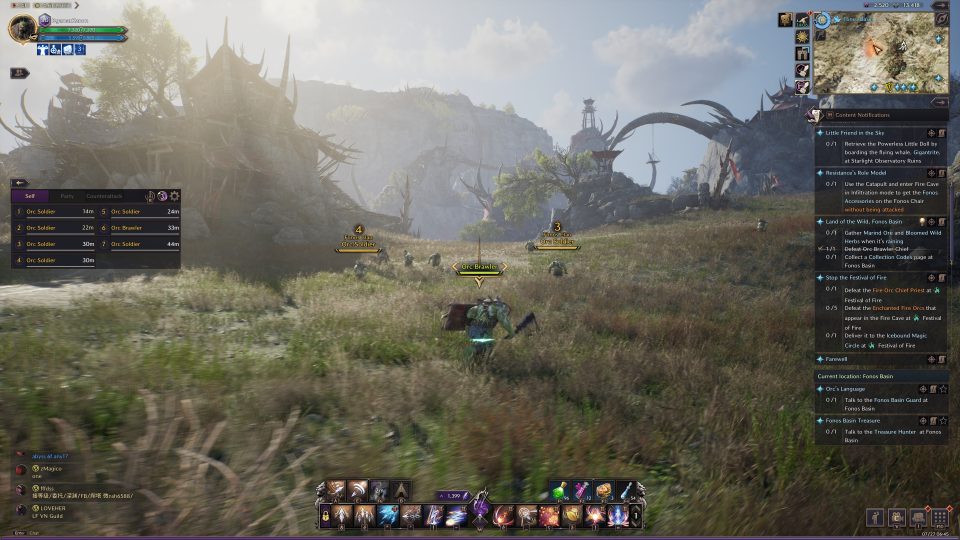
Task: Activate the blue ice shard skill
Action: click(x=389, y=516)
